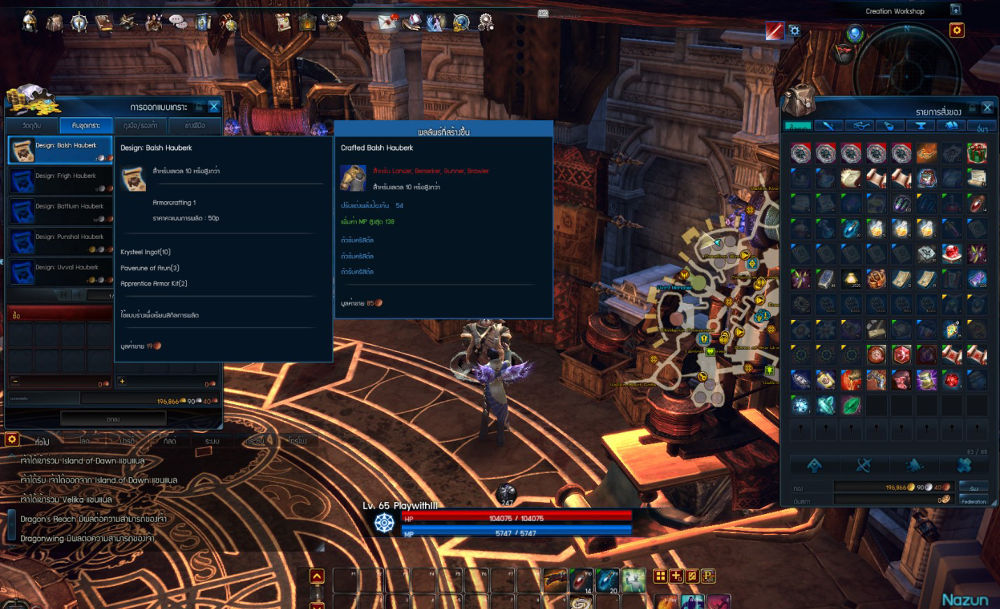Image resolution: width=1000 pixels, height=609 pixels.
Task: Open minimap settings gear button
Action: [957, 31]
